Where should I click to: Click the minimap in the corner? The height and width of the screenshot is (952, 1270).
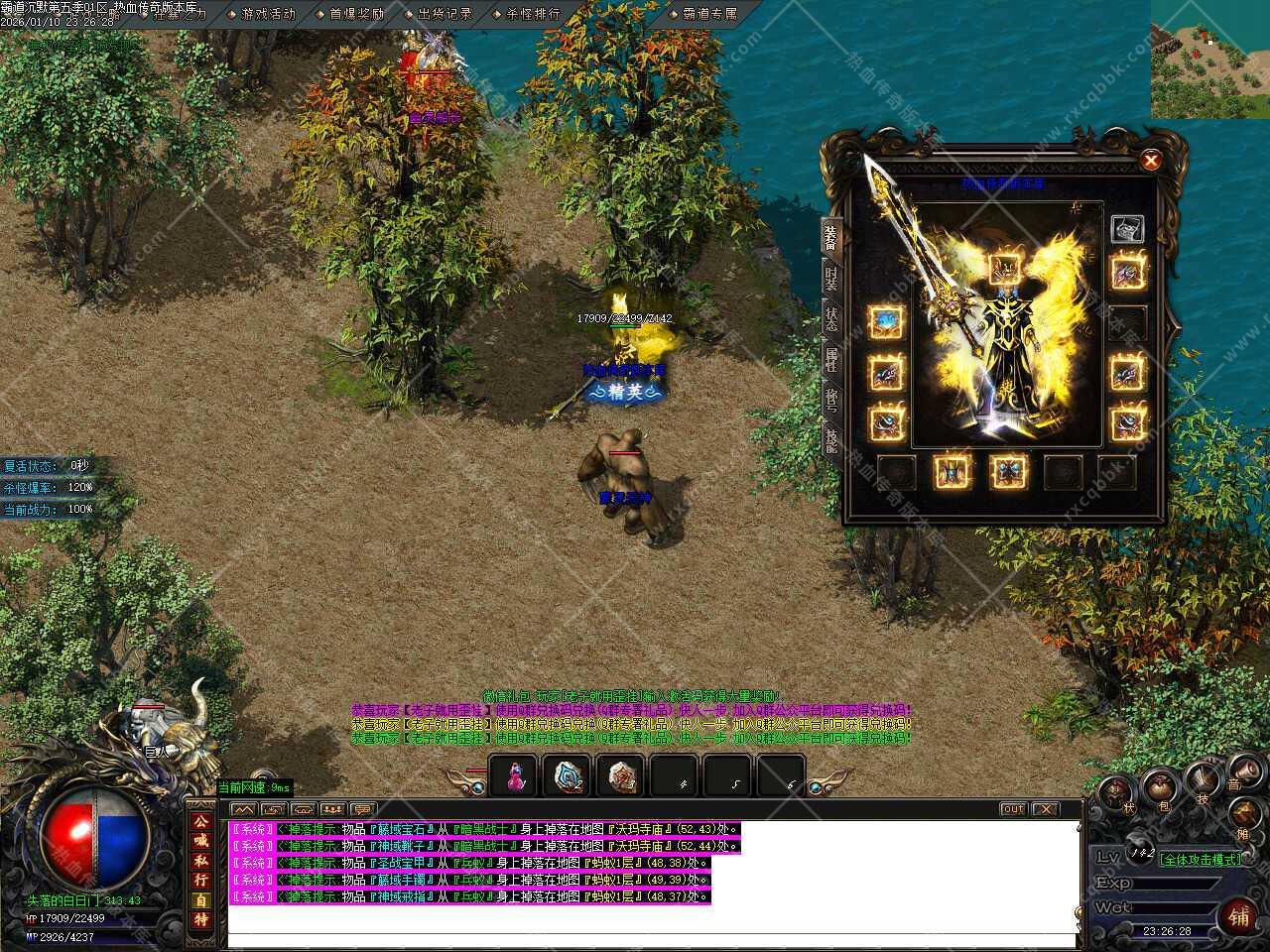click(x=1210, y=59)
